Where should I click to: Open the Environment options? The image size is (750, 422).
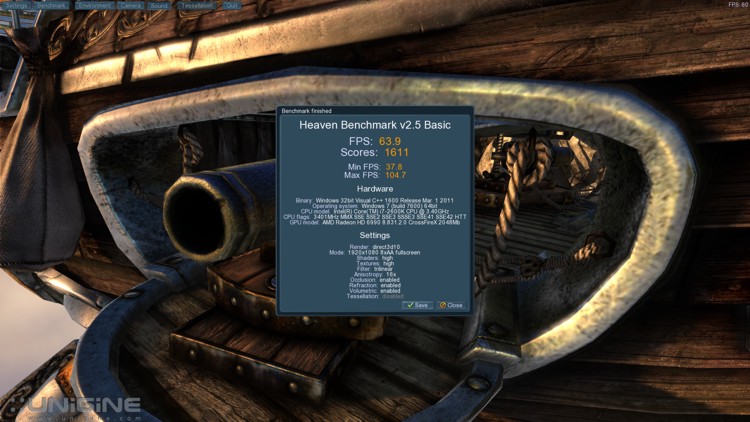pos(92,5)
